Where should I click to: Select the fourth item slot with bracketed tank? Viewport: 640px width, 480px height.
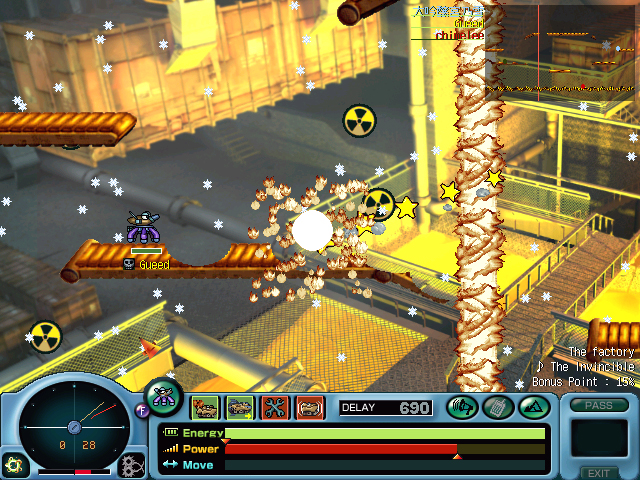(x=309, y=407)
